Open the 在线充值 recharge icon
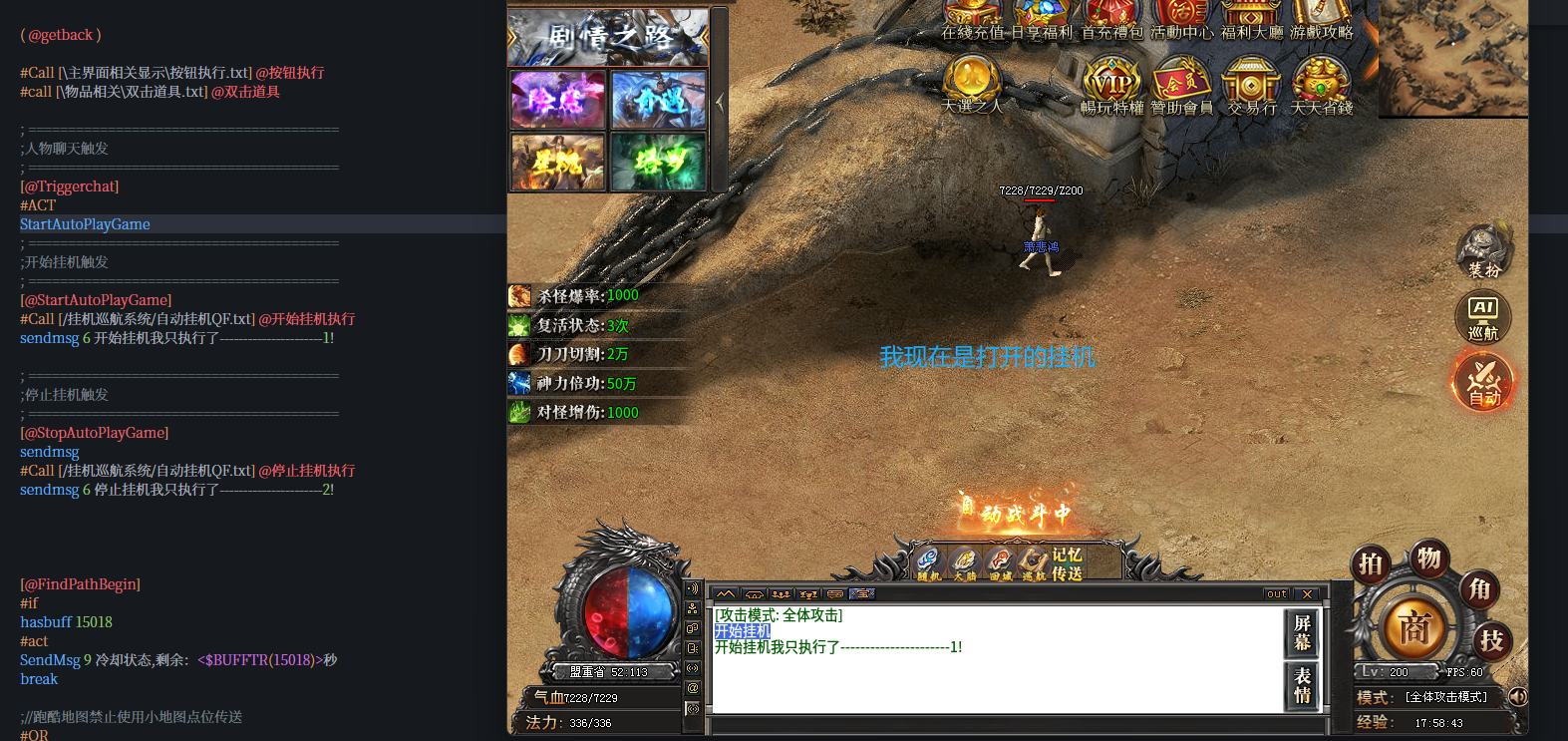Screen dimensions: 1568x741 pyautogui.click(x=971, y=16)
